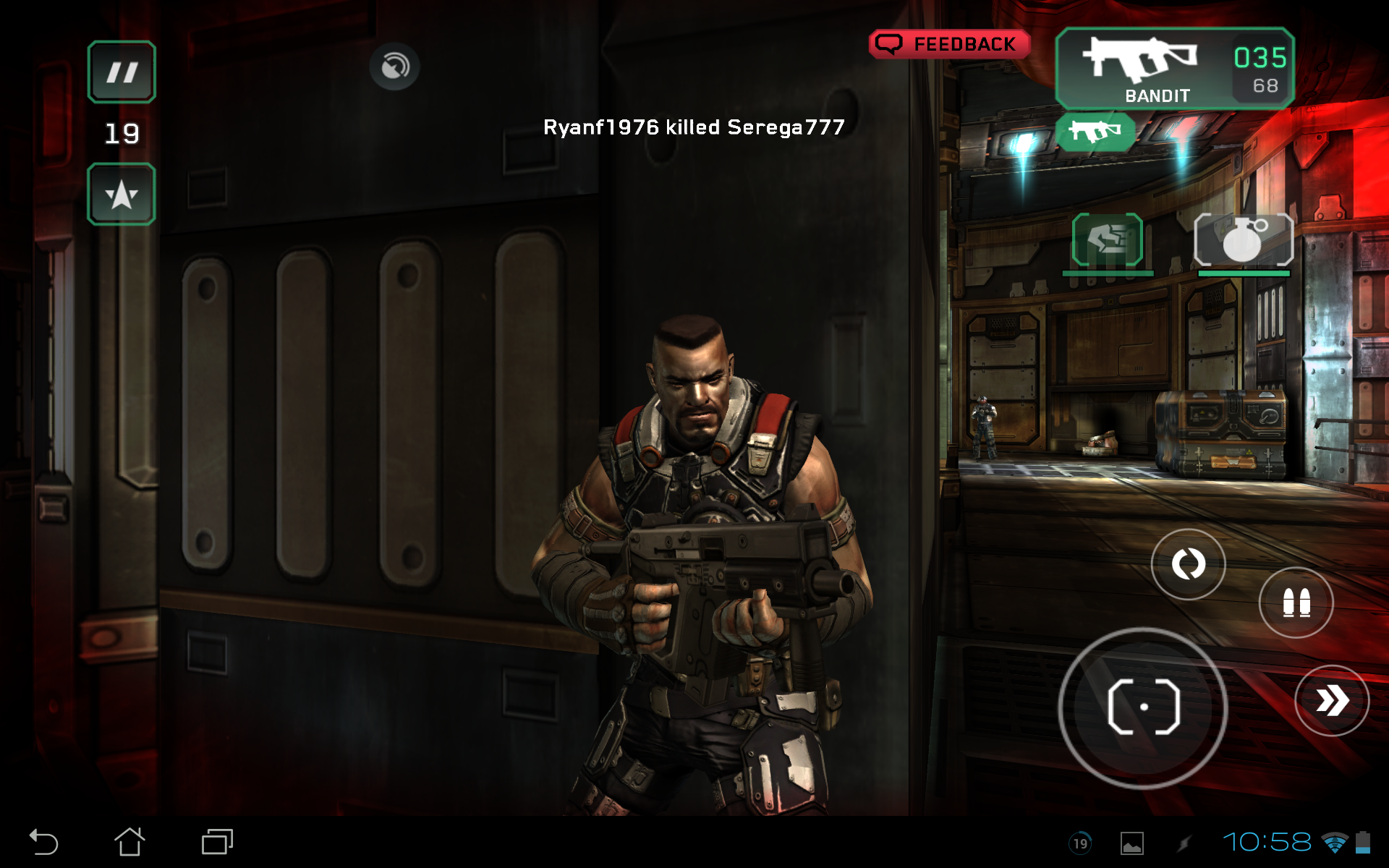The width and height of the screenshot is (1389, 868).
Task: Open the star rank menu button
Action: pos(122,195)
